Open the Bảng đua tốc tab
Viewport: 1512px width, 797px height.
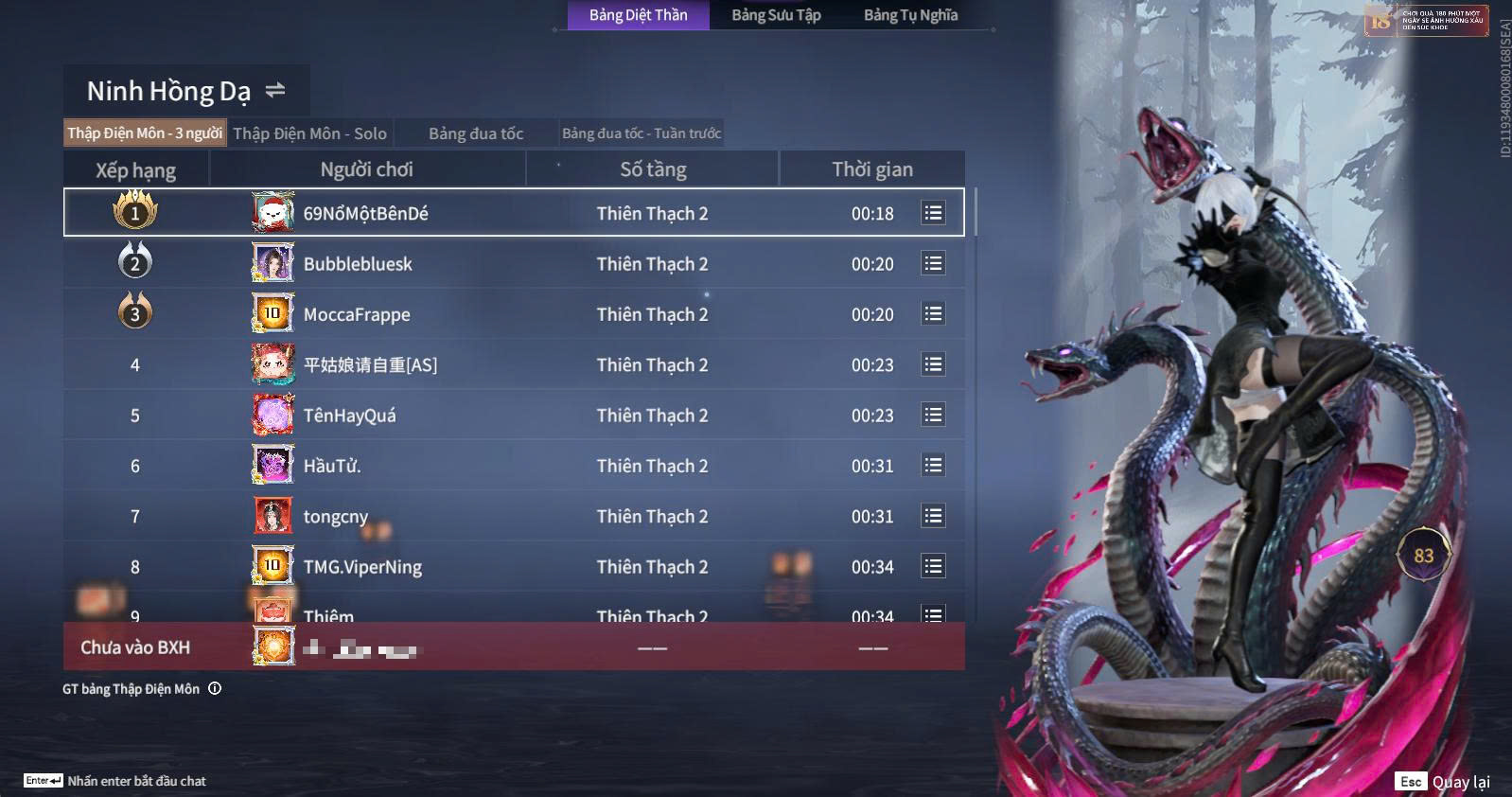coord(476,133)
